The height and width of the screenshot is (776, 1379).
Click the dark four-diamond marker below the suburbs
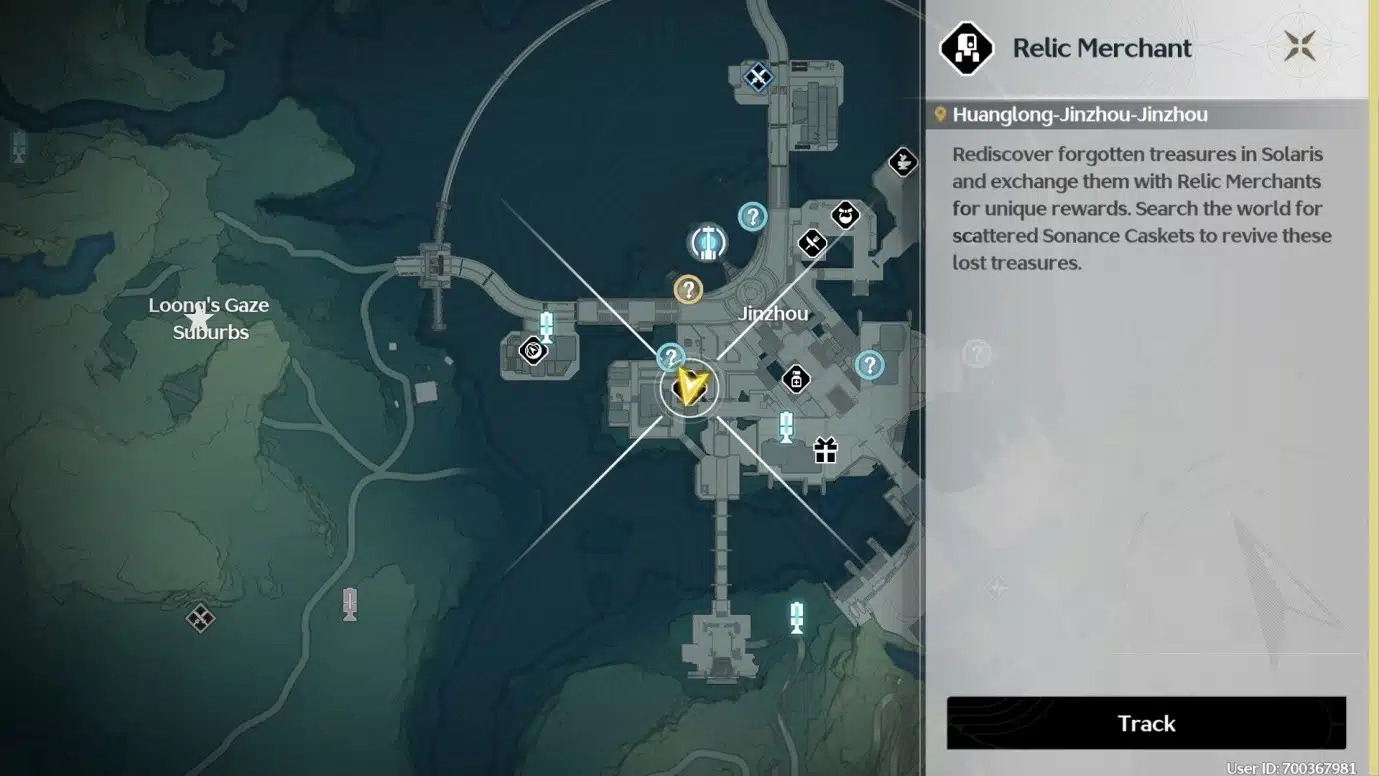tap(200, 618)
